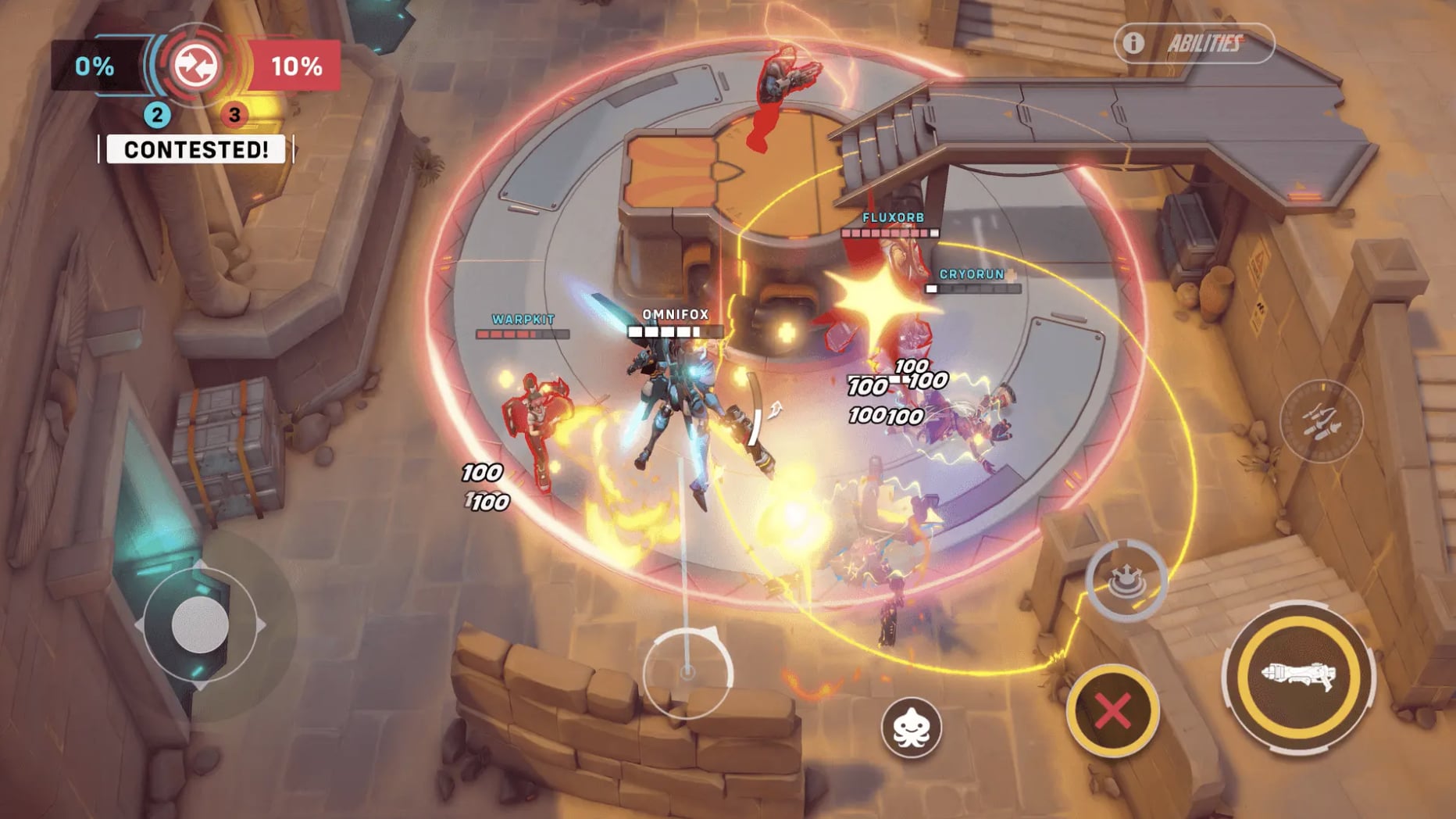Tap the movement joystick thumb
Image resolution: width=1456 pixels, height=819 pixels.
point(202,624)
